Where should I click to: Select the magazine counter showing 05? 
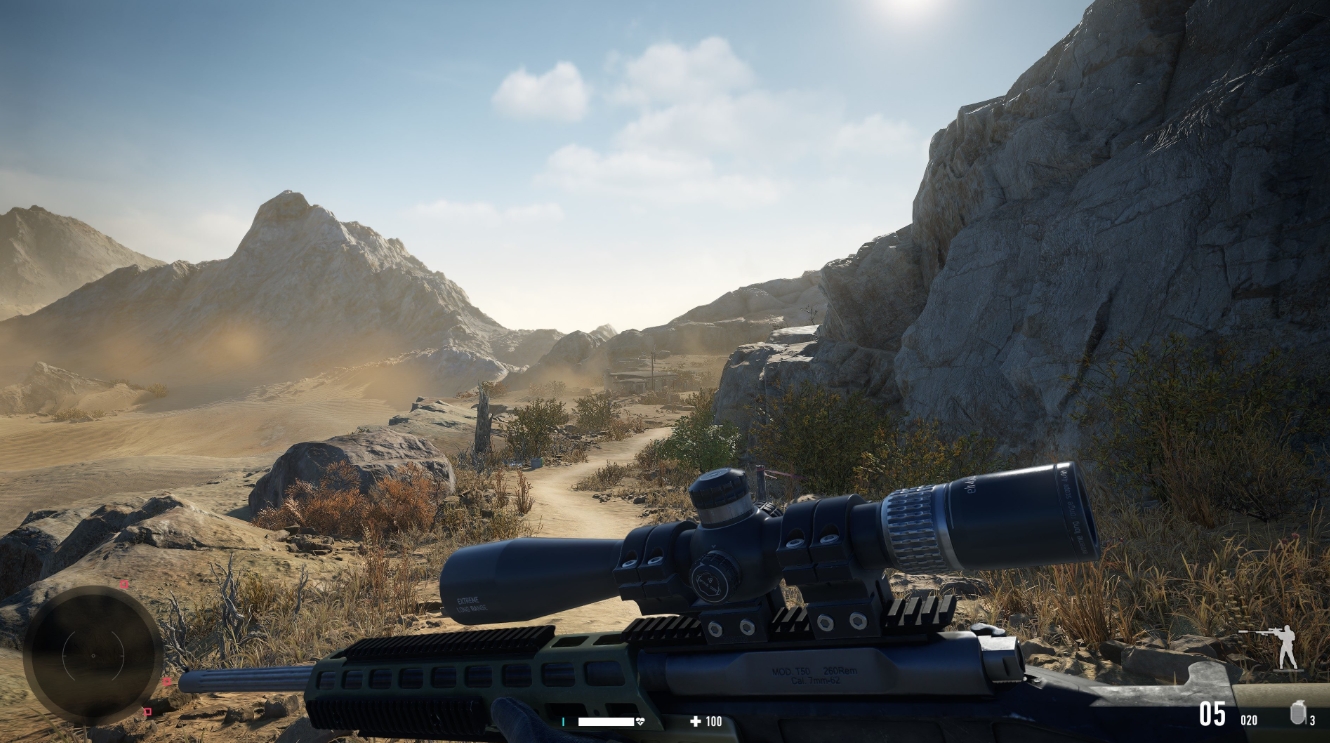tap(1213, 713)
